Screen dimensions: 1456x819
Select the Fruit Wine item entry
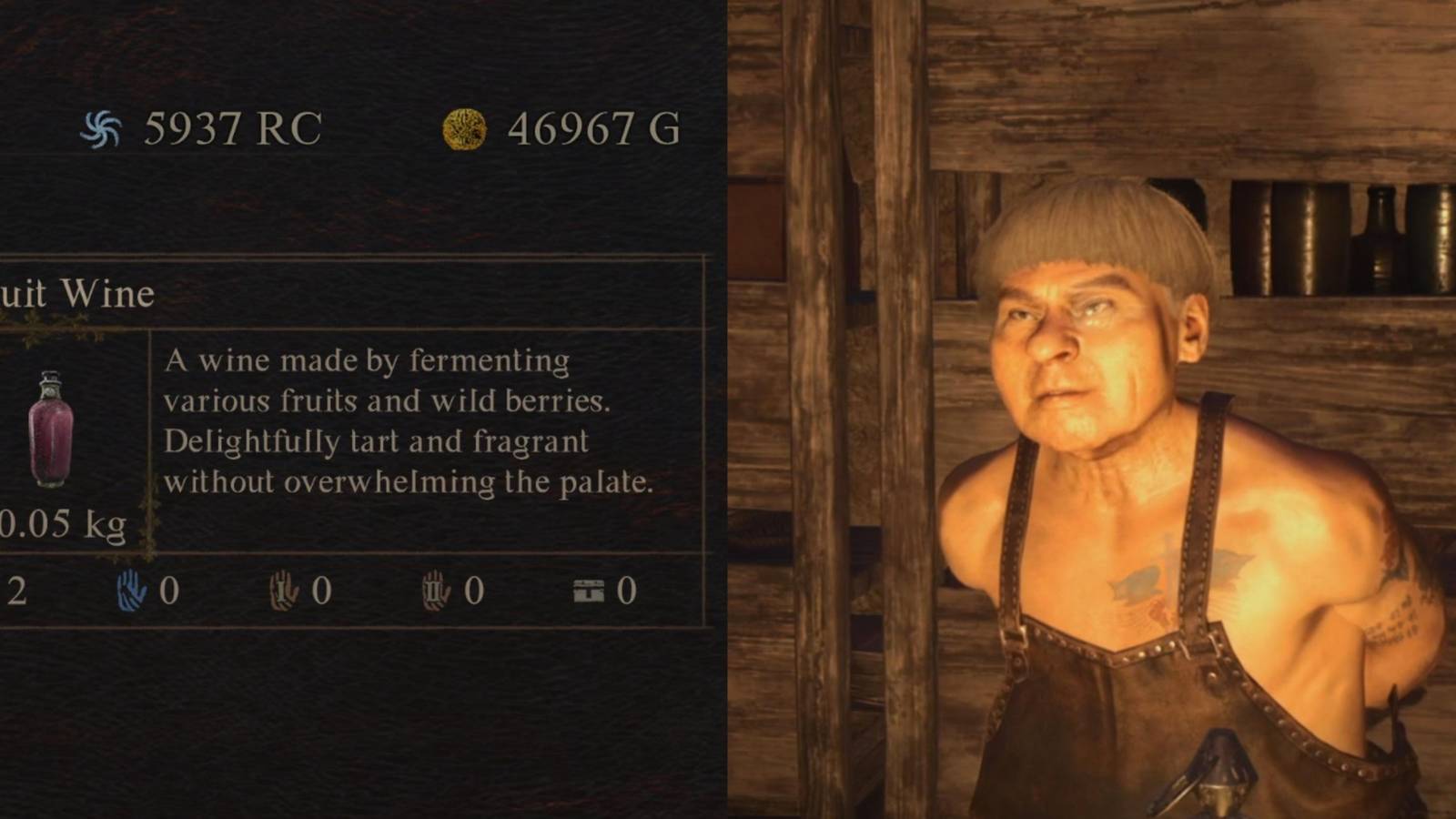point(77,293)
